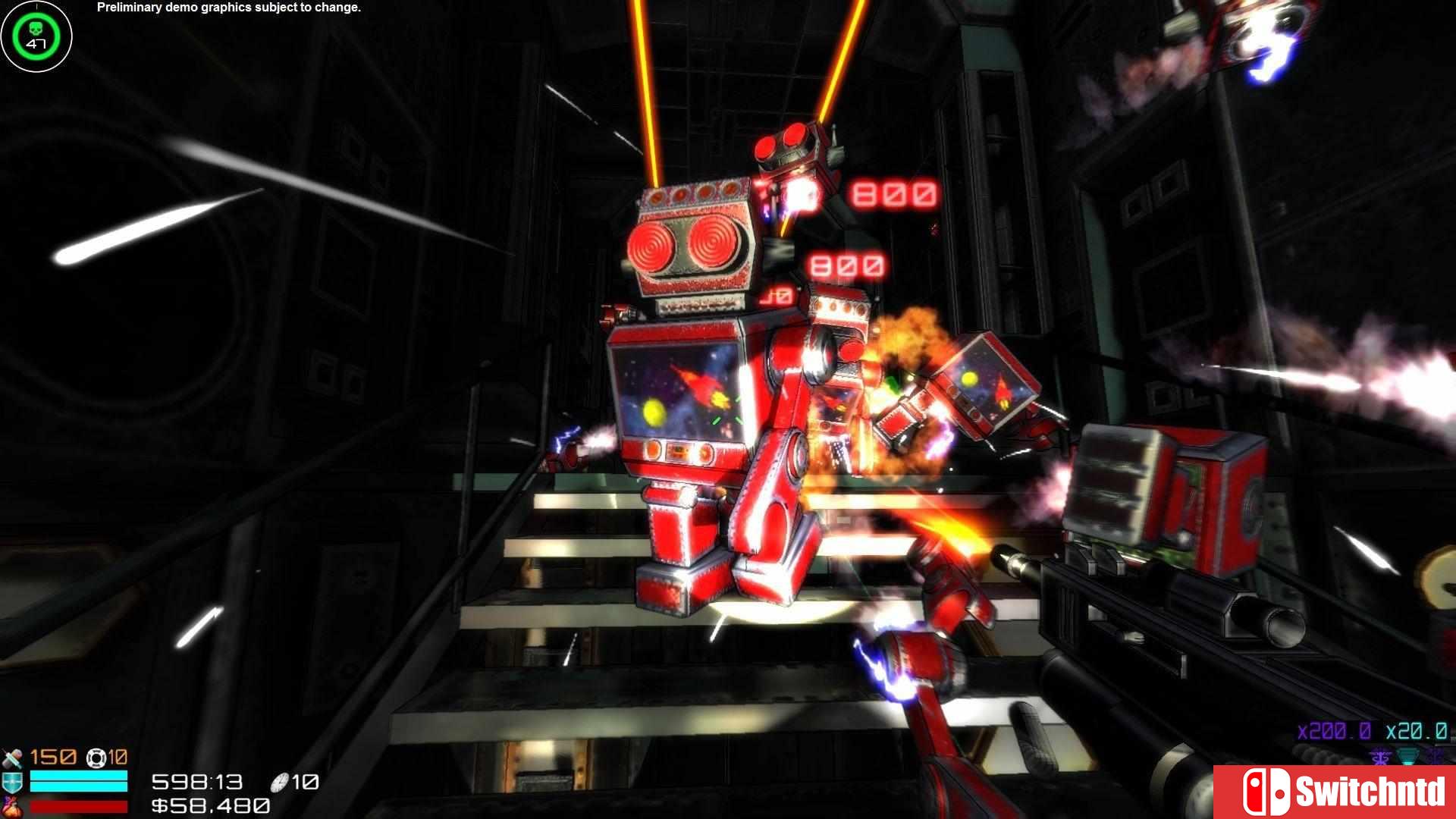
Task: Click the clock icon beside the 10
Action: 278,783
